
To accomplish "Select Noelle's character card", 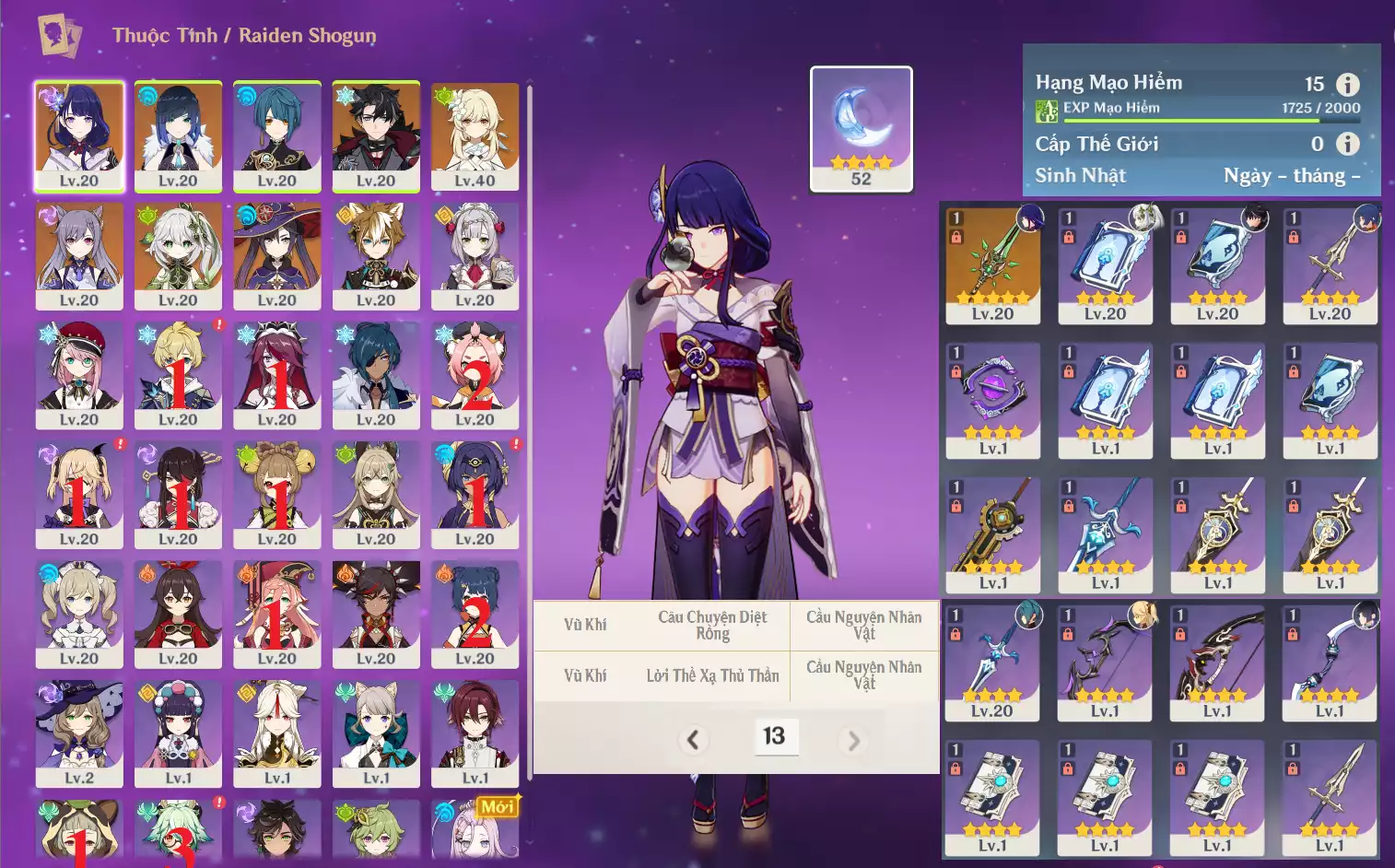I will (x=475, y=255).
